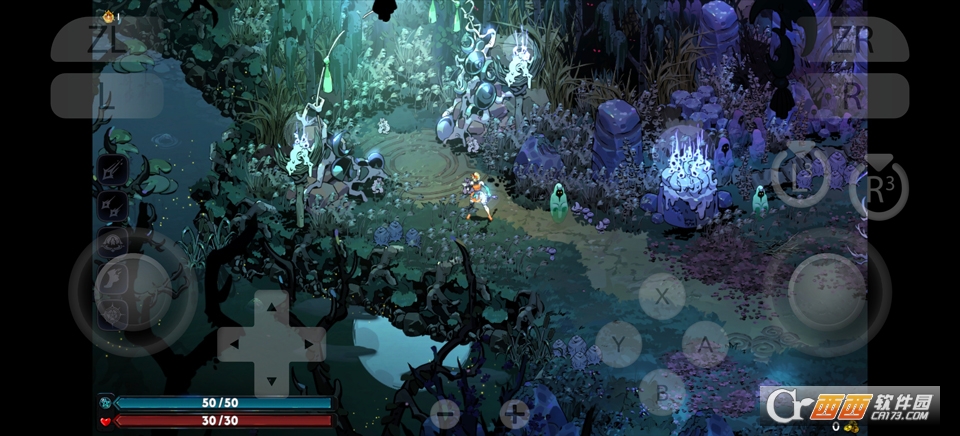Select the single dagger attack icon
Viewport: 960px width, 436px height.
pyautogui.click(x=112, y=172)
